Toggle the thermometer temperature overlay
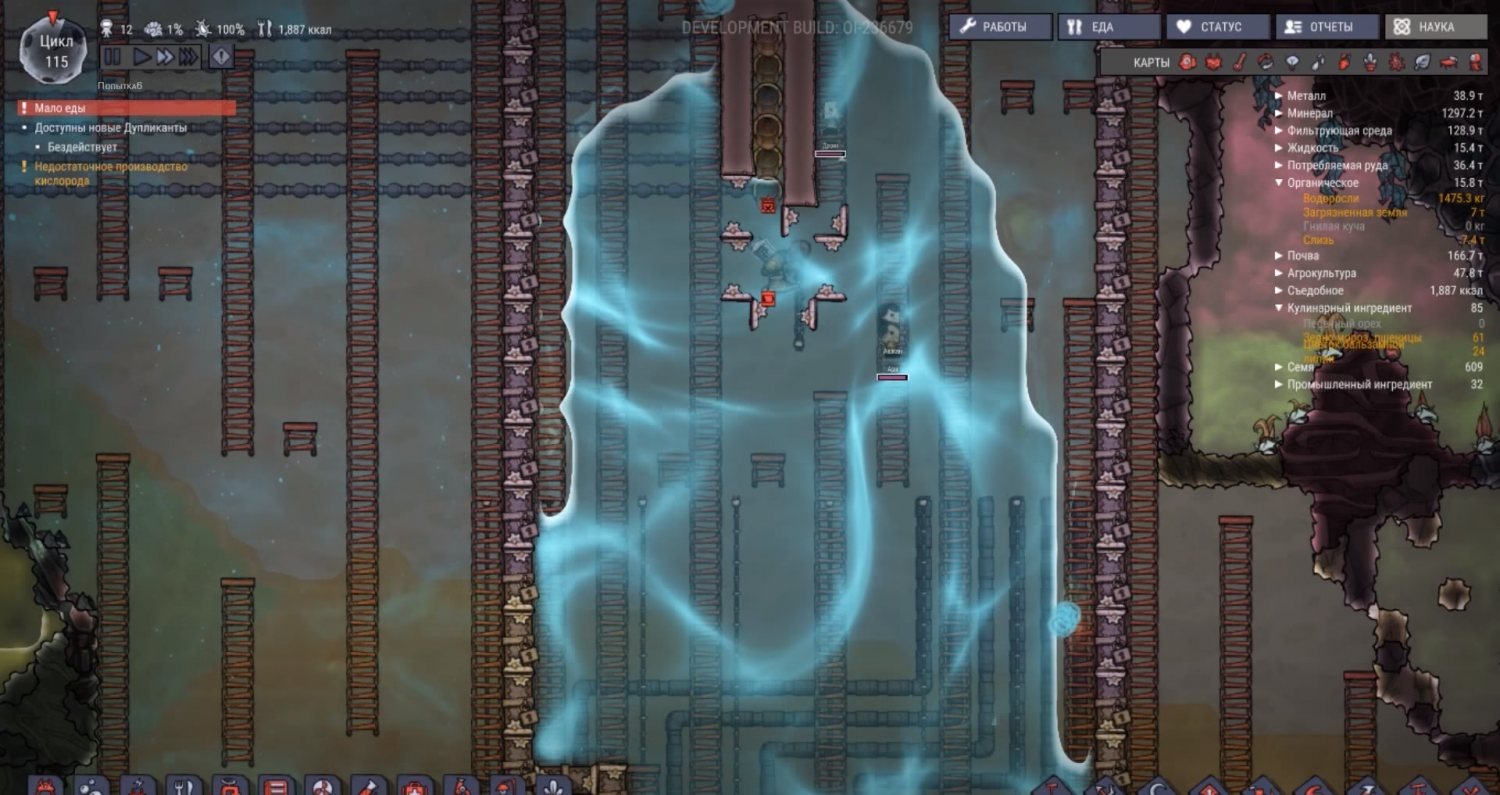Viewport: 1500px width, 795px height. coord(1239,62)
